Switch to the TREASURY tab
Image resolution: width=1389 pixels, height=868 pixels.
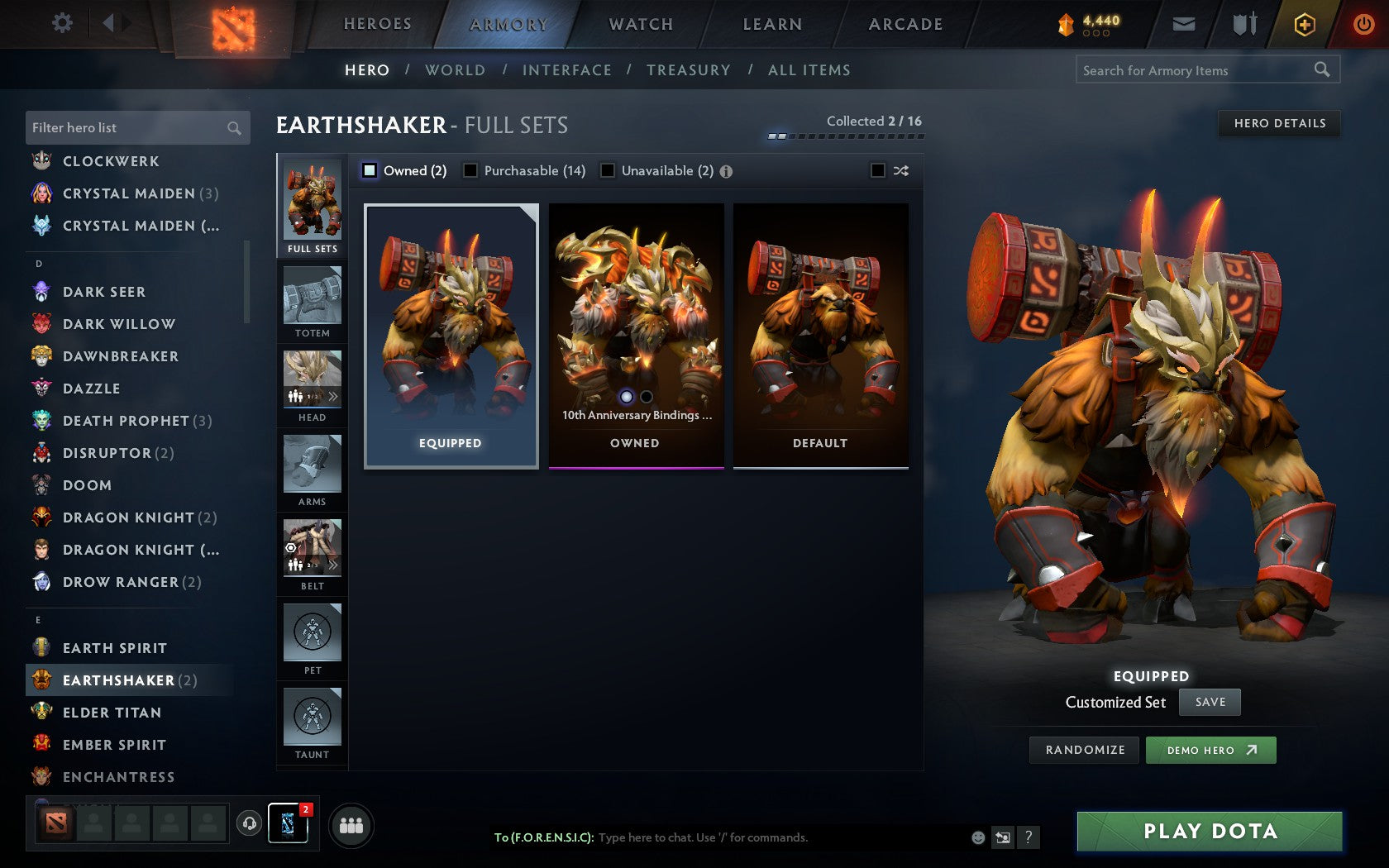pyautogui.click(x=689, y=70)
